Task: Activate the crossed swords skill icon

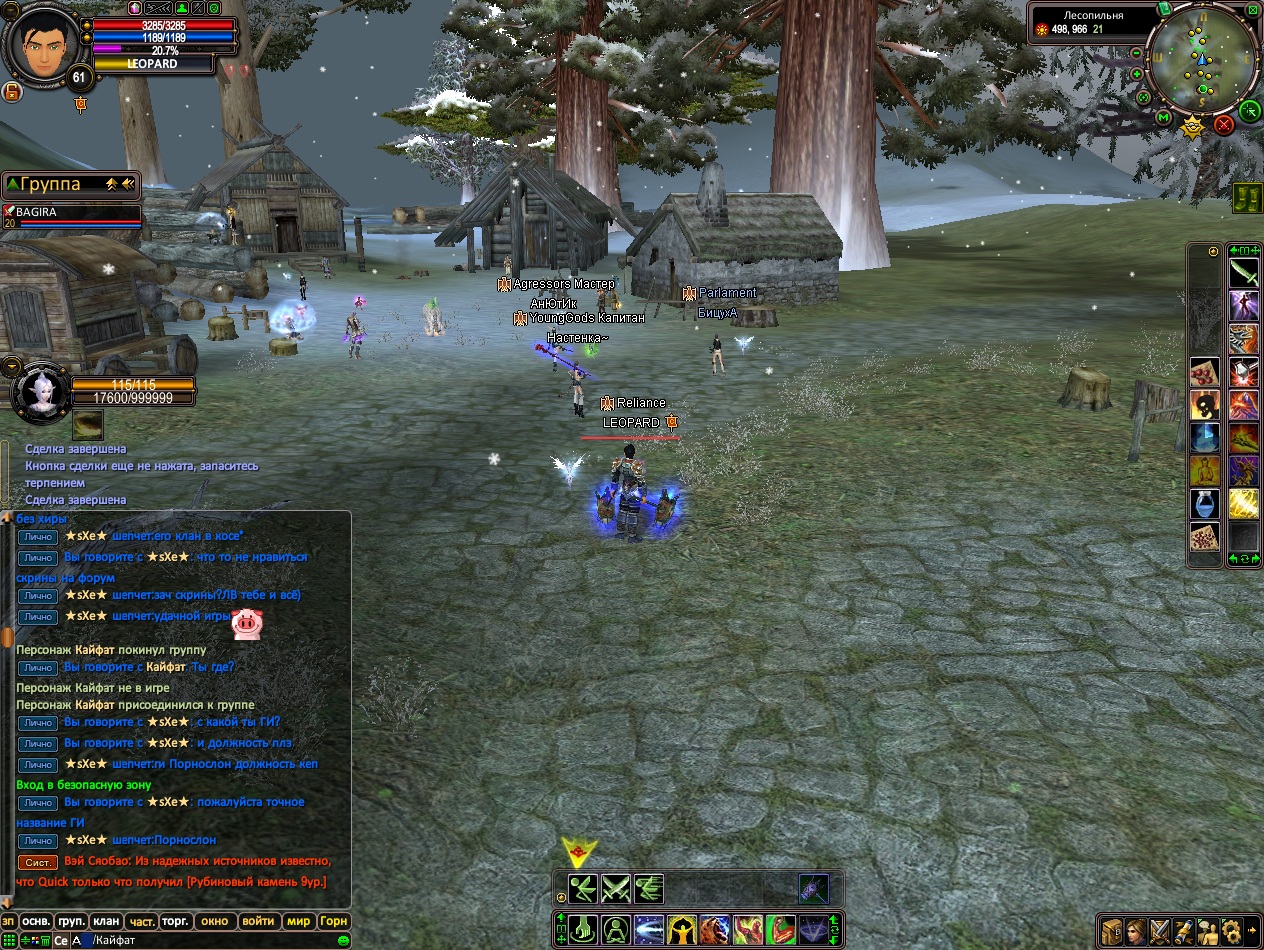Action: click(615, 888)
